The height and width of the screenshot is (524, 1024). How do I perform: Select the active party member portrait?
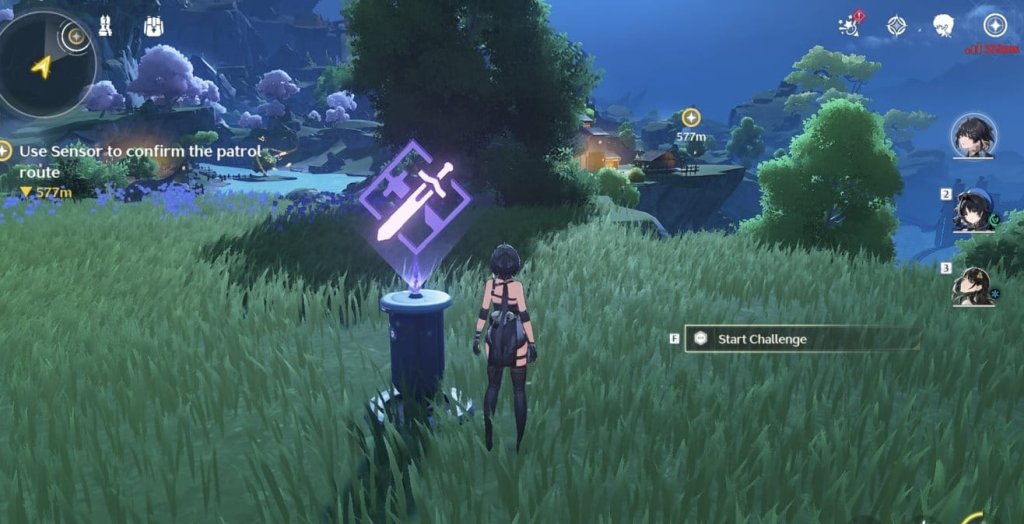(972, 135)
